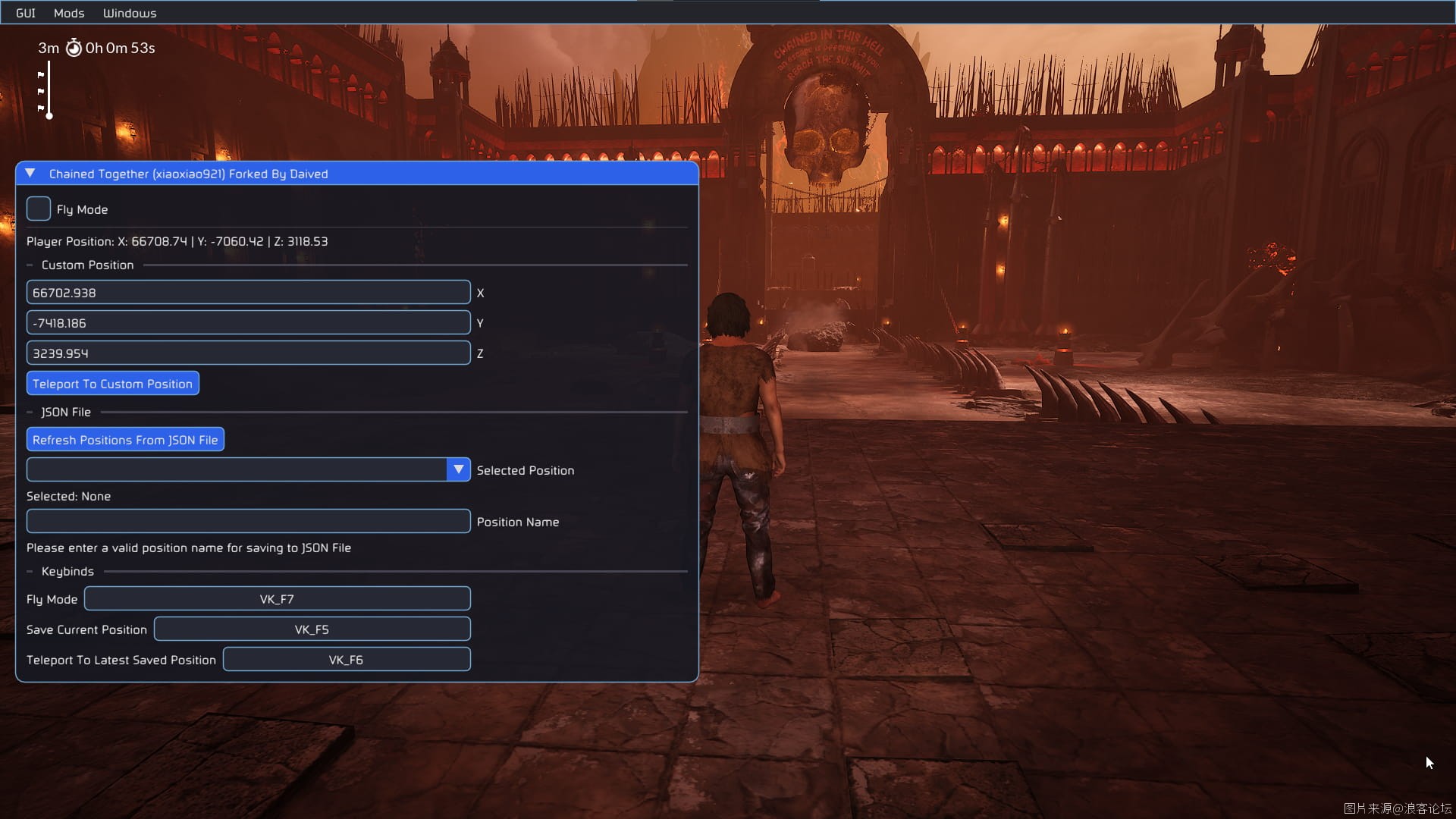Viewport: 1456px width, 819px height.
Task: Collapse the Chained Together mod panel
Action: pyautogui.click(x=30, y=174)
